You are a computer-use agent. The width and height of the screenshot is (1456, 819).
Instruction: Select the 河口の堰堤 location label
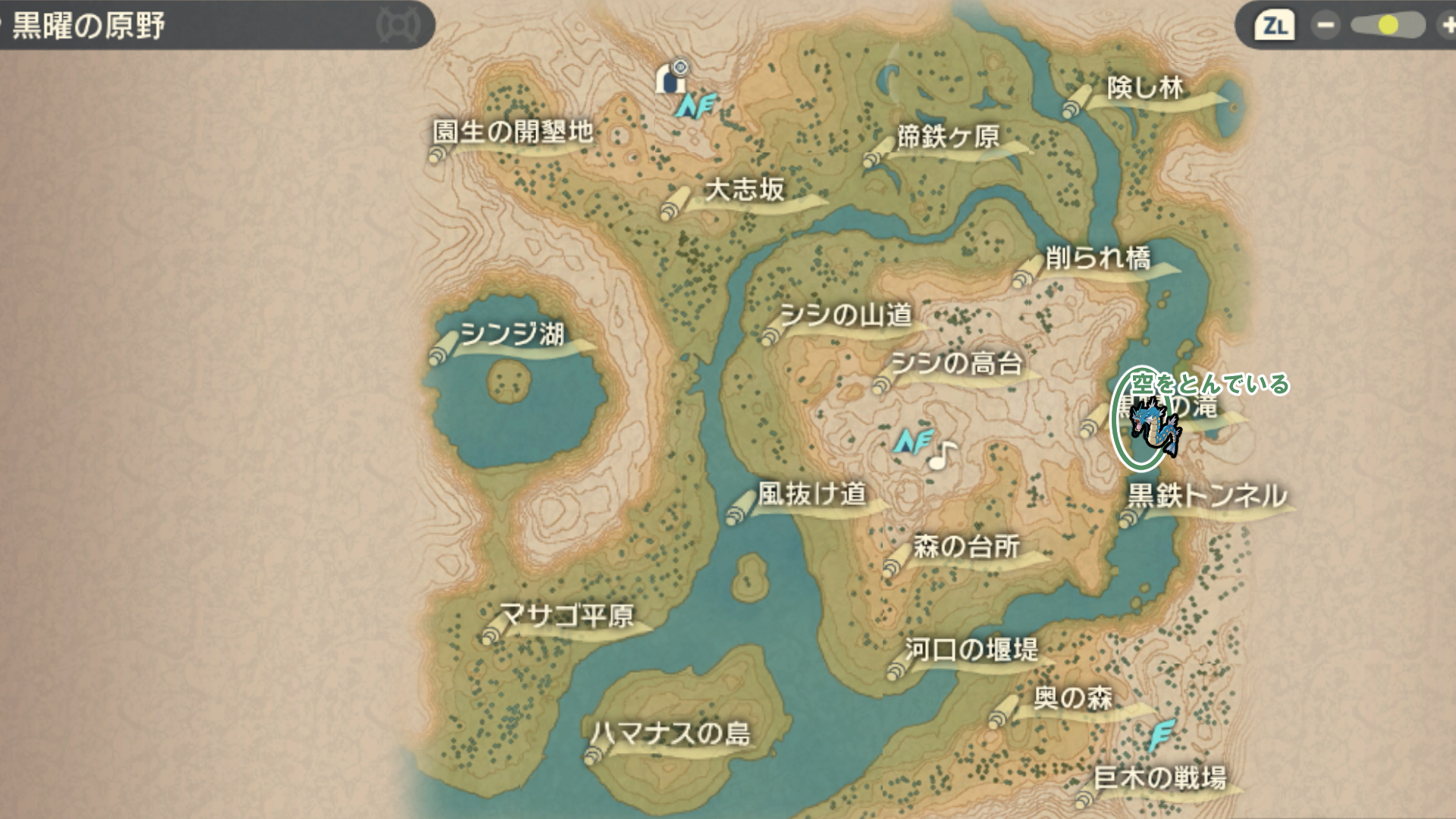tap(971, 649)
